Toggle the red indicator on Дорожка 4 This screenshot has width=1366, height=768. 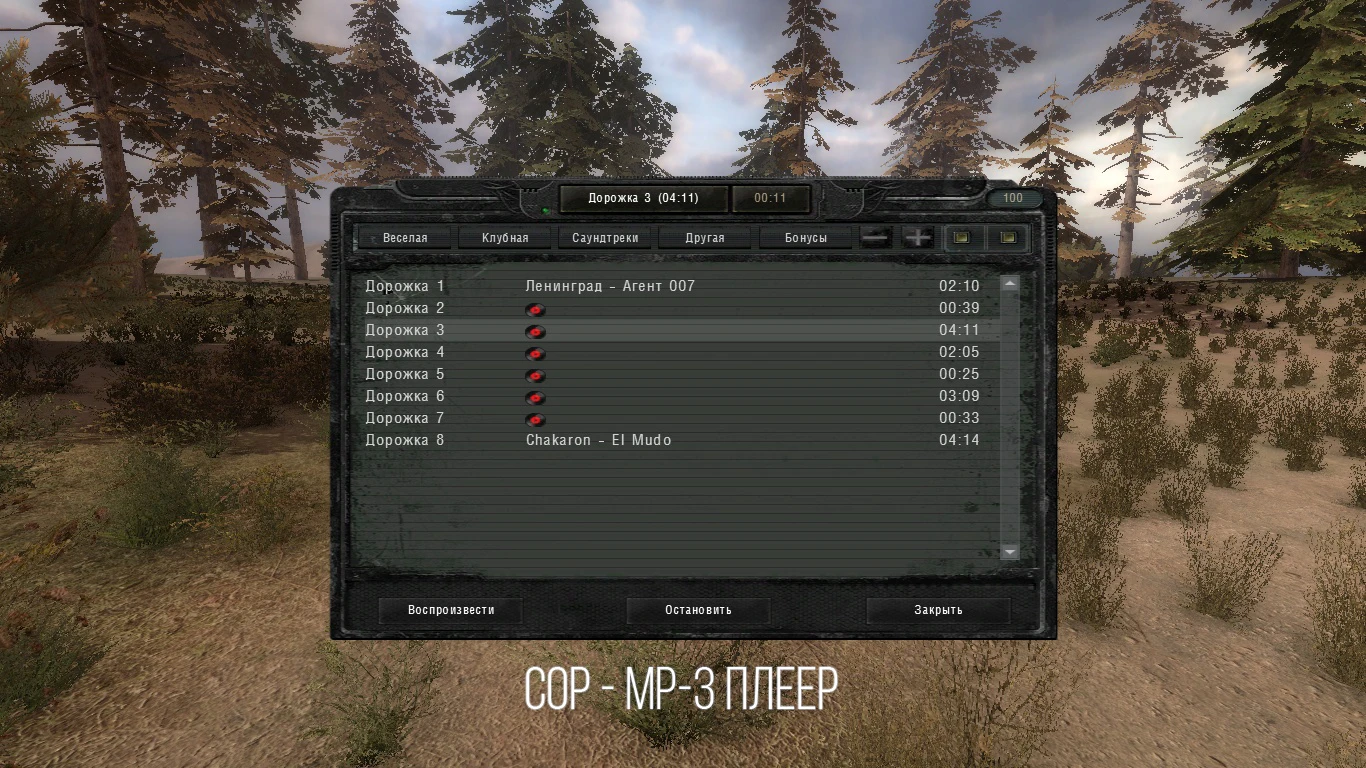[535, 353]
